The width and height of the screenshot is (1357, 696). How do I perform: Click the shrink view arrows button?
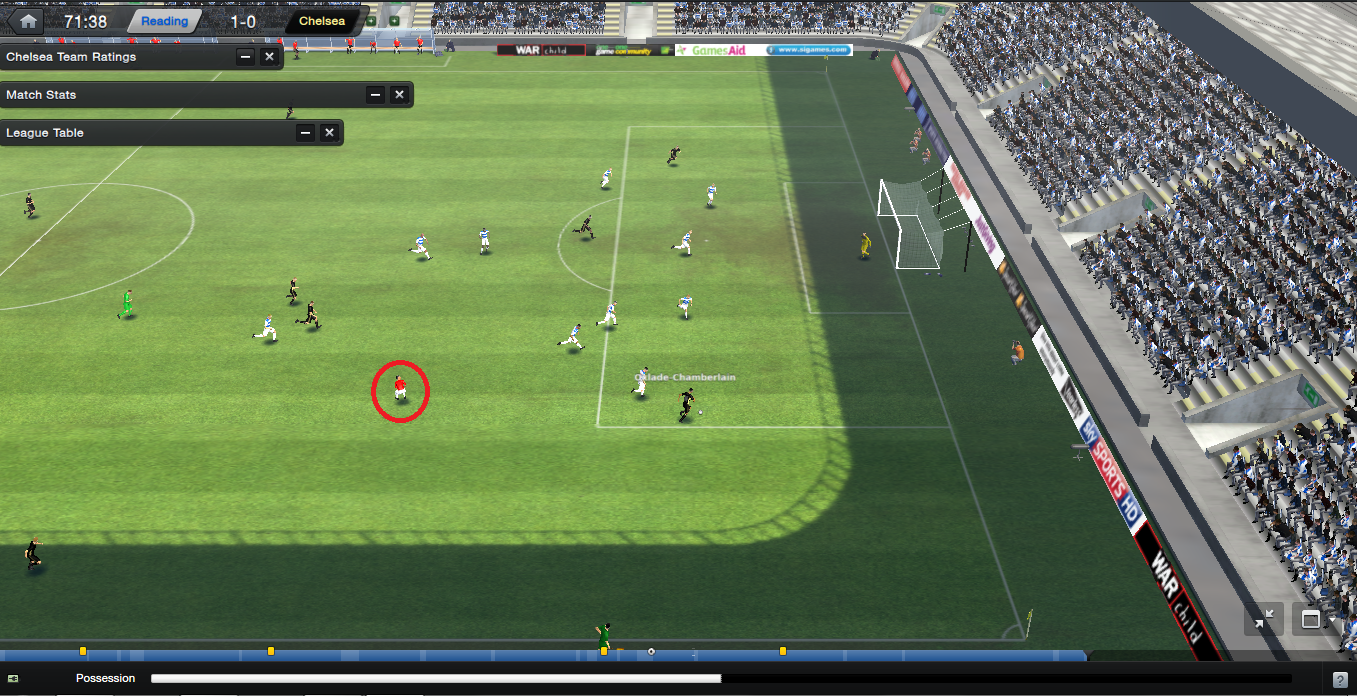point(1264,620)
